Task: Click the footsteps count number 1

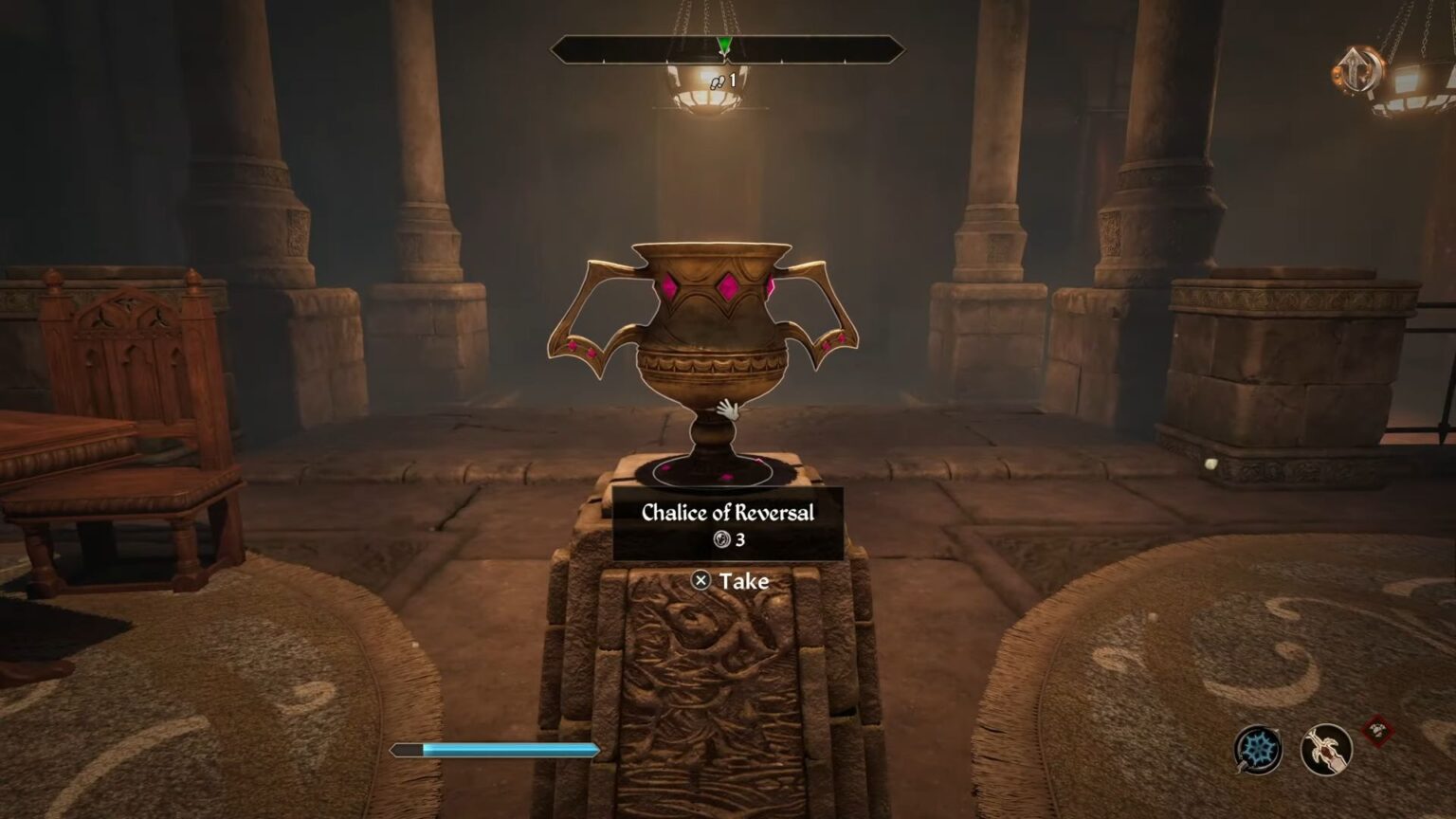Action: (732, 81)
